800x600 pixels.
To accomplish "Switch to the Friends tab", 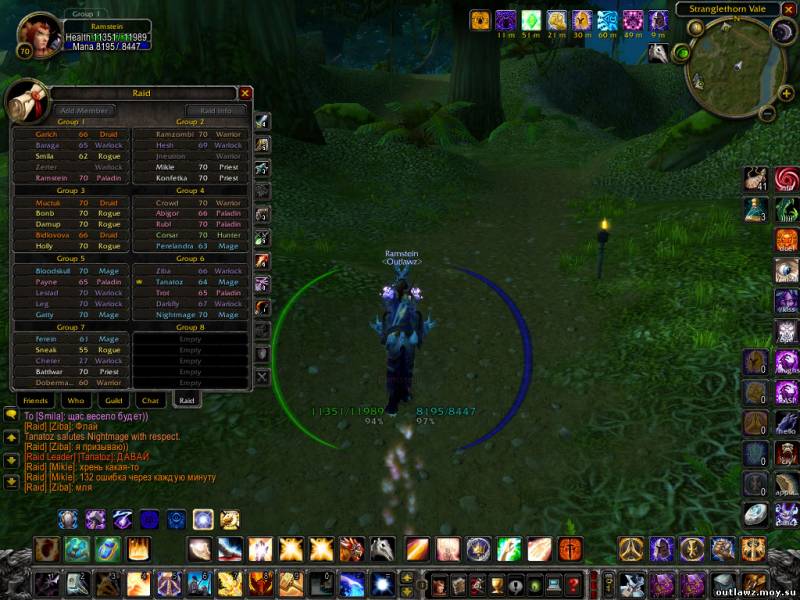I will point(34,400).
